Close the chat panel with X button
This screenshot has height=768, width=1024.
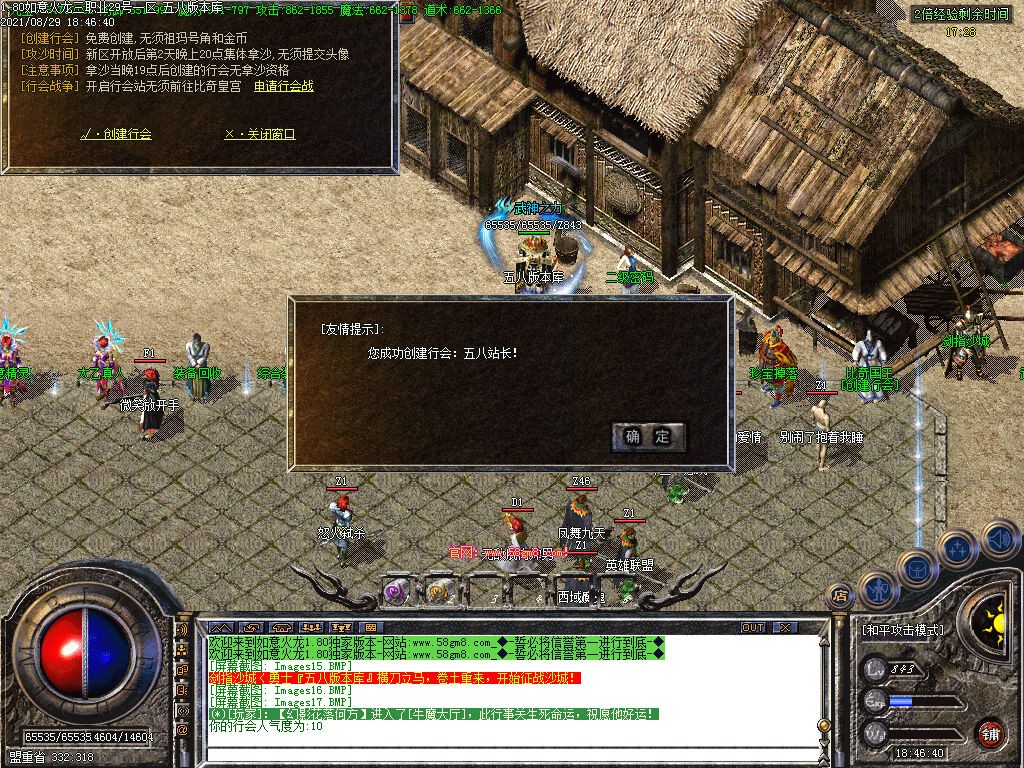pos(785,628)
